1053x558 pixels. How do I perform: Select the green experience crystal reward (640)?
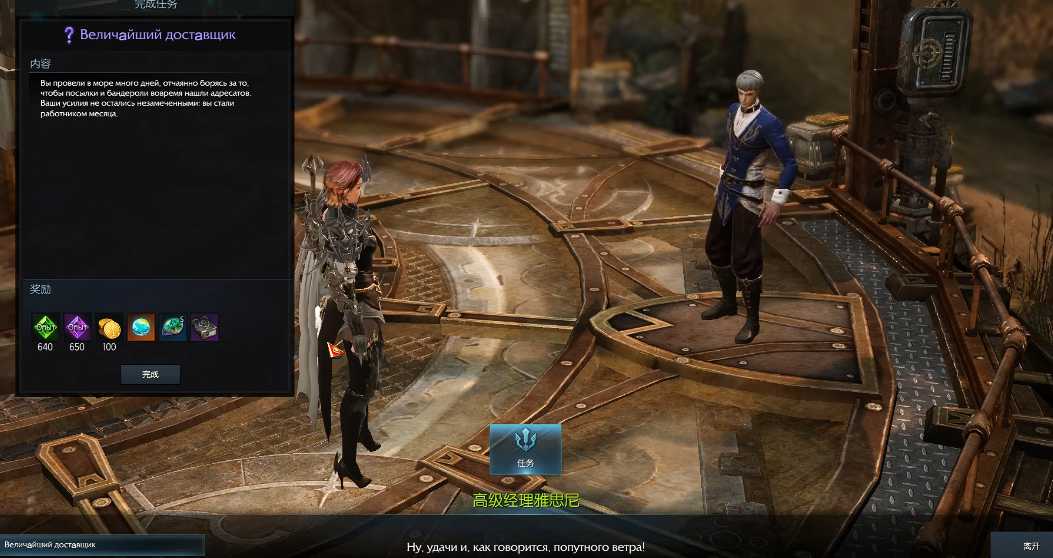[45, 327]
